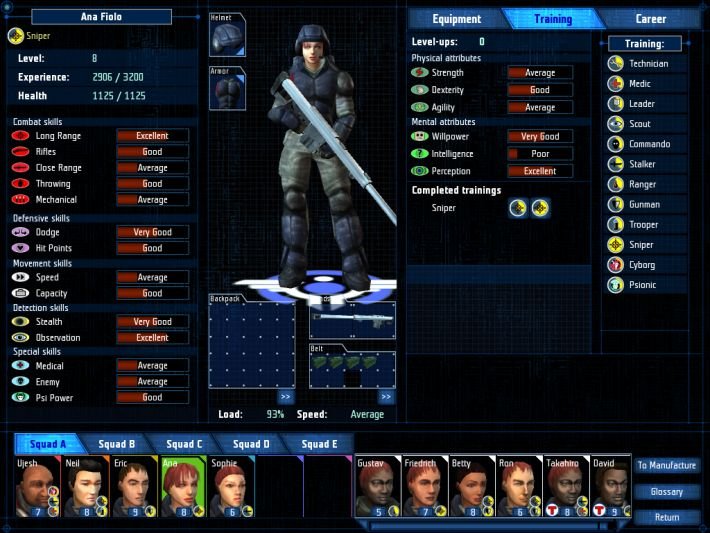710x533 pixels.
Task: Choose the Technician training
Action: pyautogui.click(x=648, y=64)
